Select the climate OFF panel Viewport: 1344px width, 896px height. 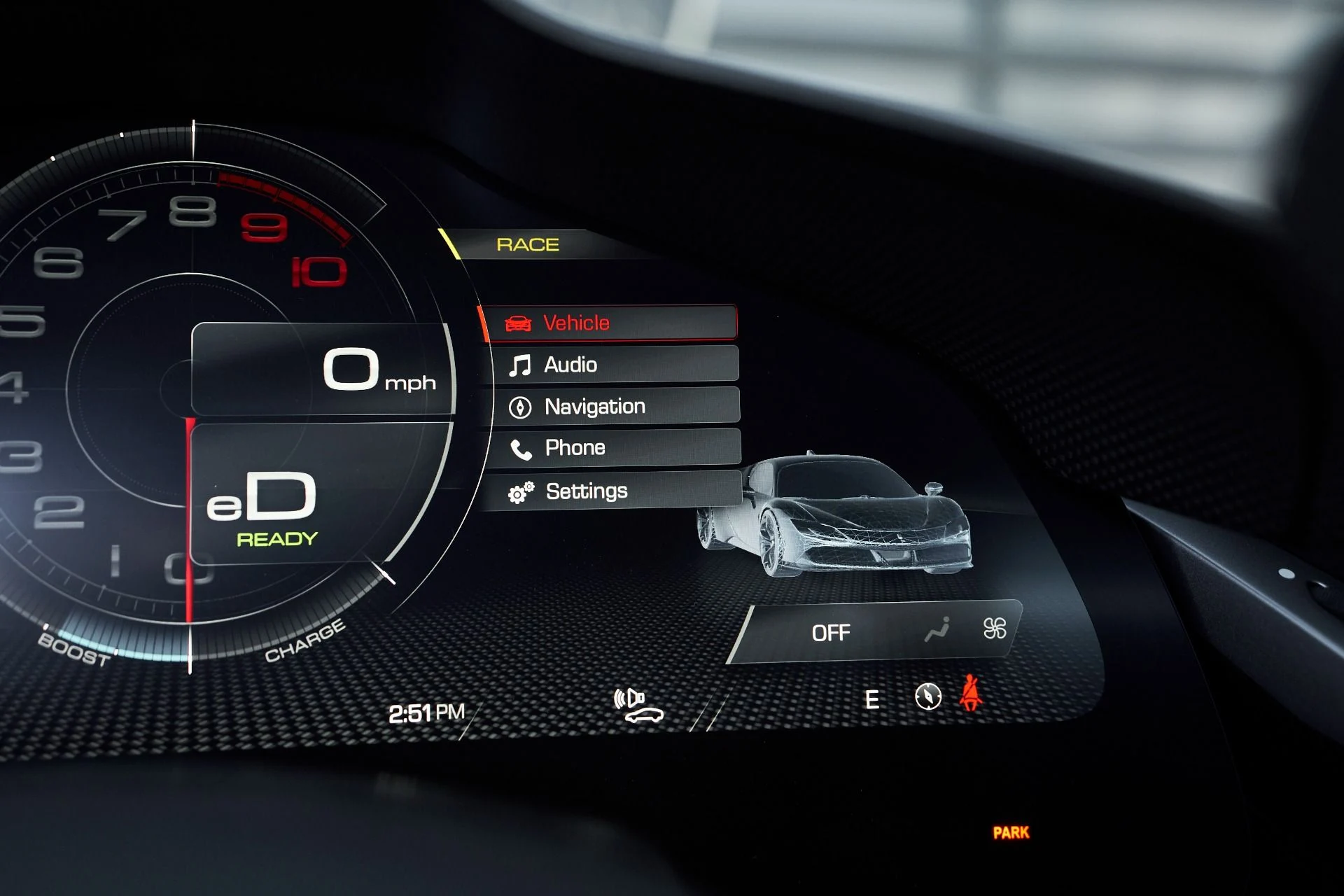(x=831, y=633)
